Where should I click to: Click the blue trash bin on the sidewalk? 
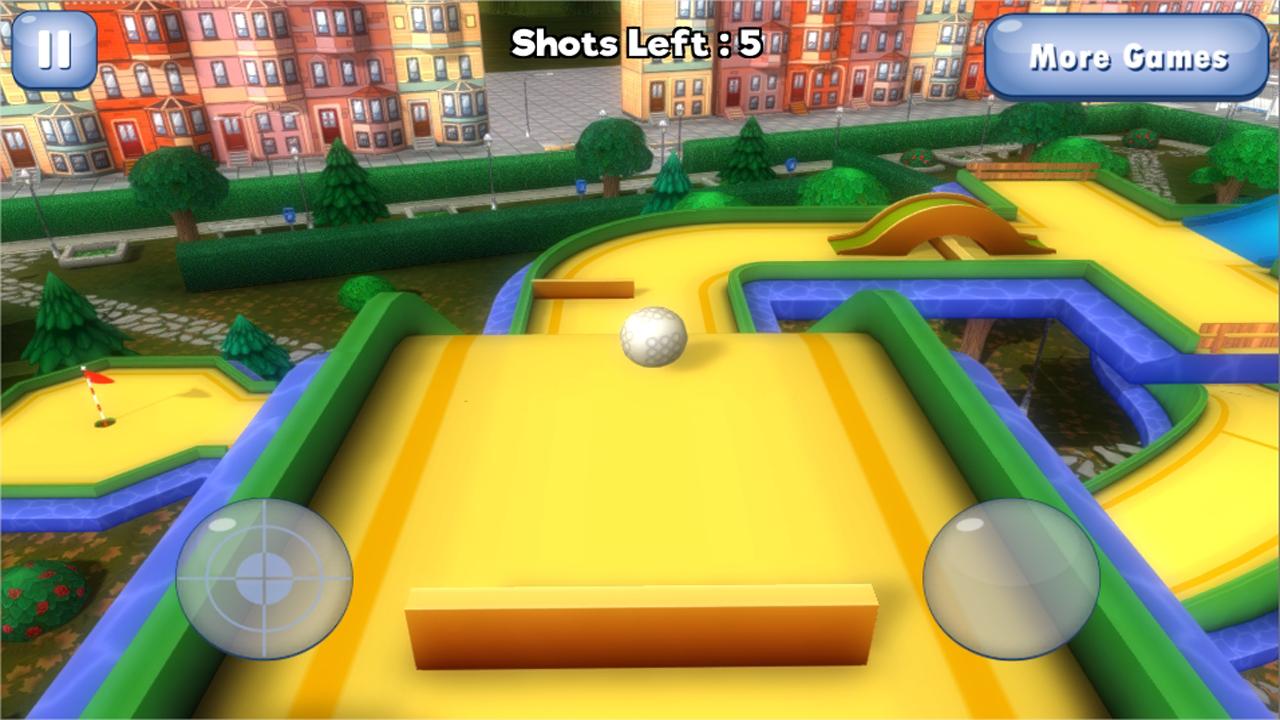[289, 214]
